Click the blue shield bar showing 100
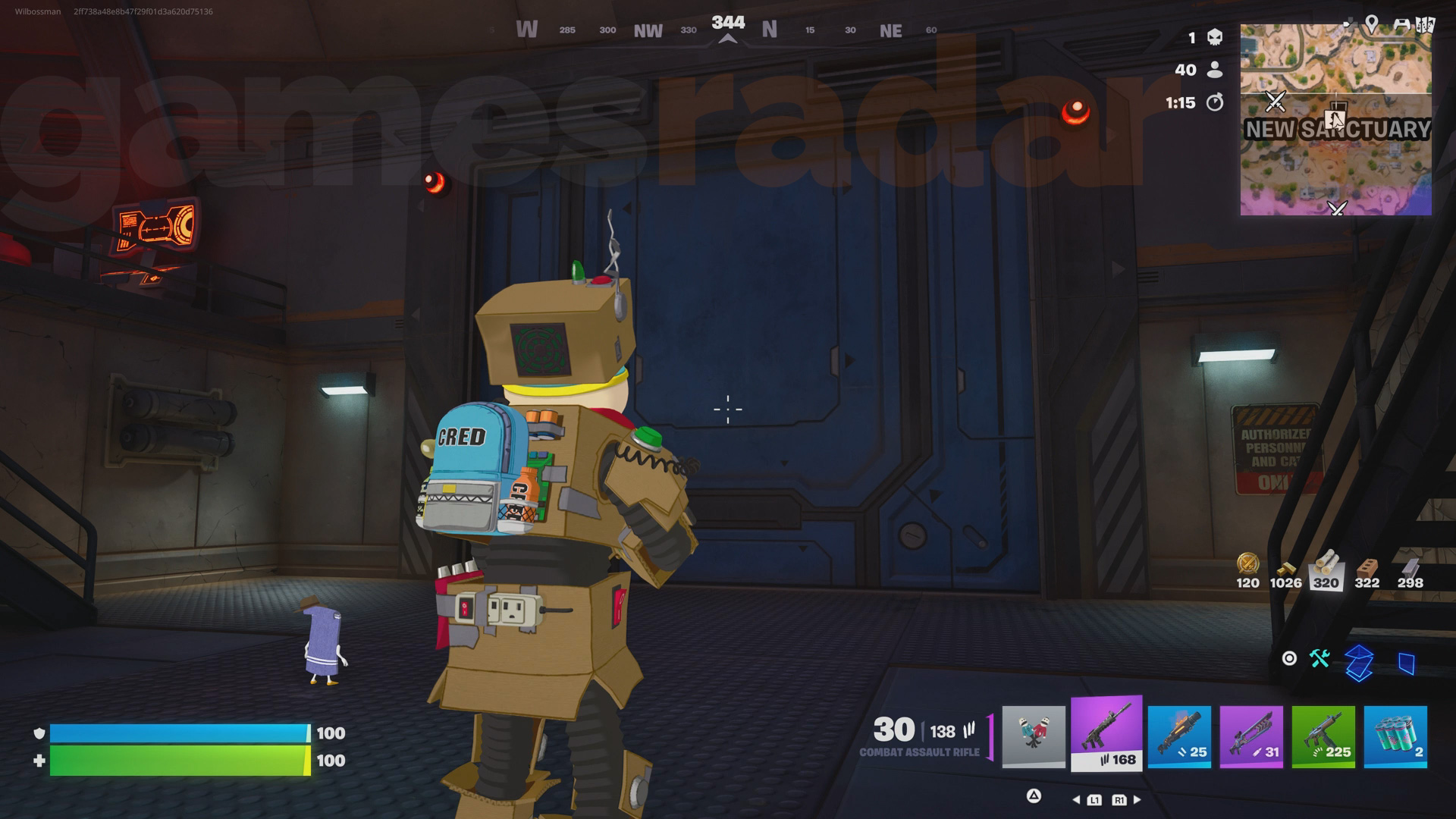Viewport: 1456px width, 819px height. [x=178, y=733]
